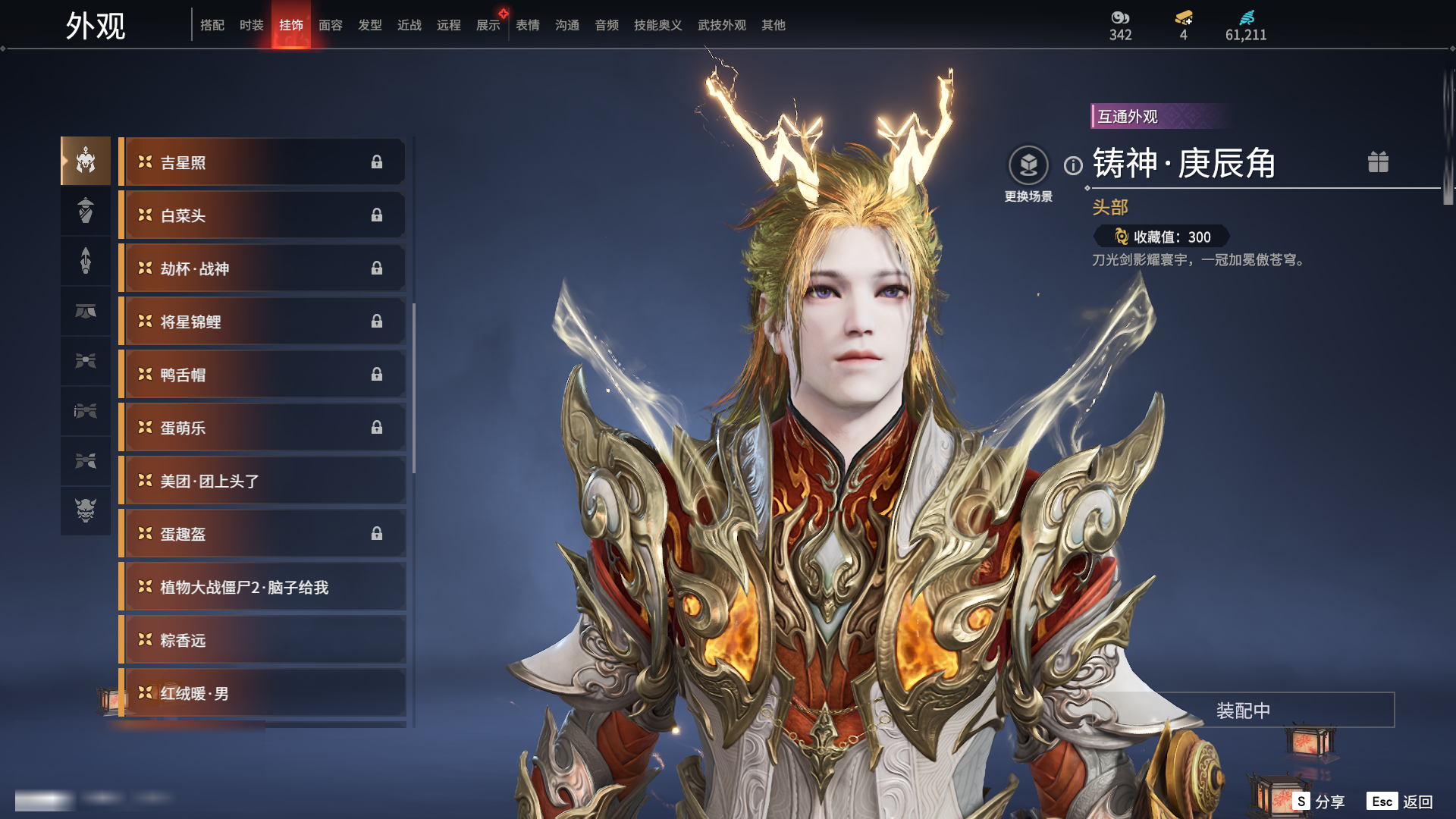Select the demon mask category icon
Image resolution: width=1456 pixels, height=819 pixels.
tap(86, 510)
